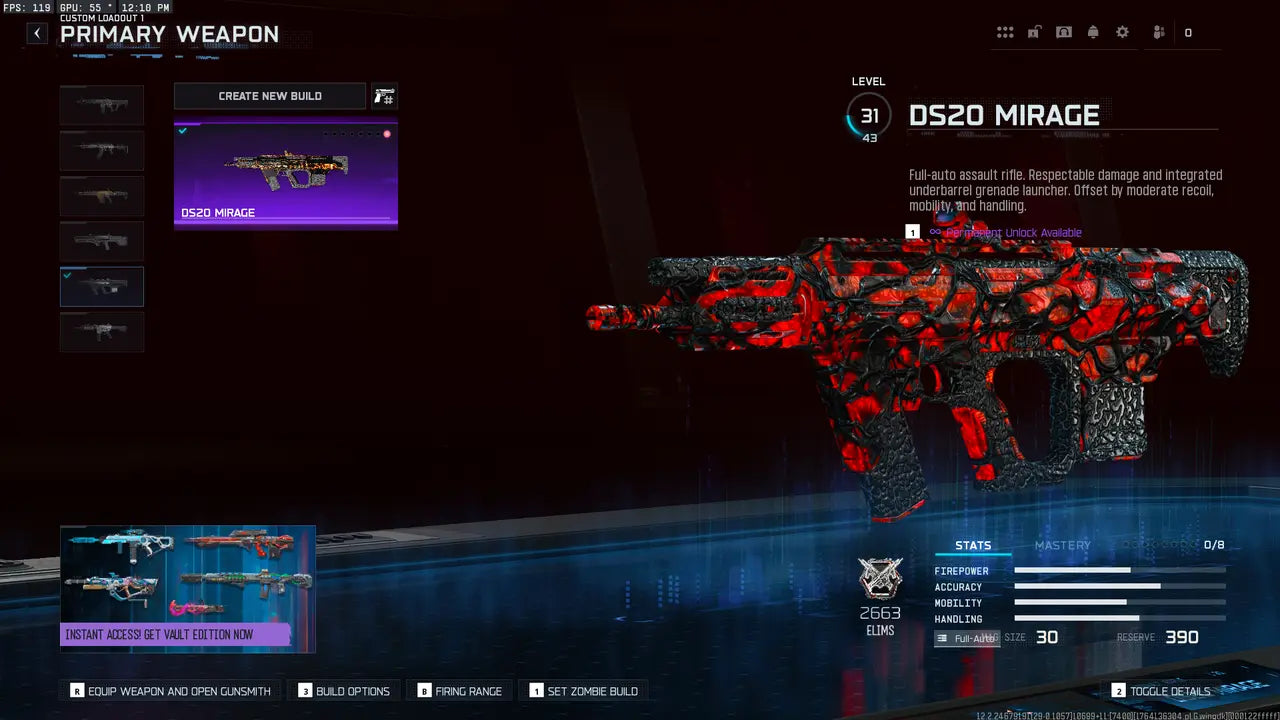Image resolution: width=1280 pixels, height=720 pixels.
Task: Click the Accuracy stat bar
Action: pos(1120,587)
